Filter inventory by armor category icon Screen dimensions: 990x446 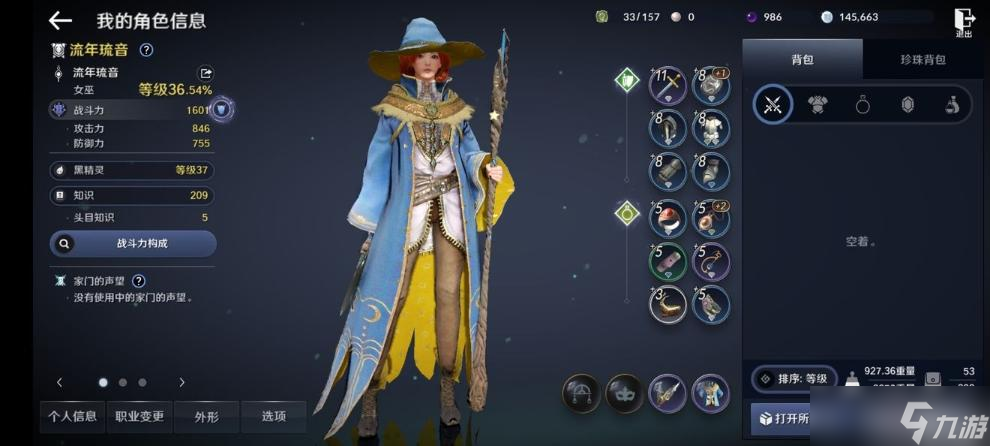(x=818, y=104)
